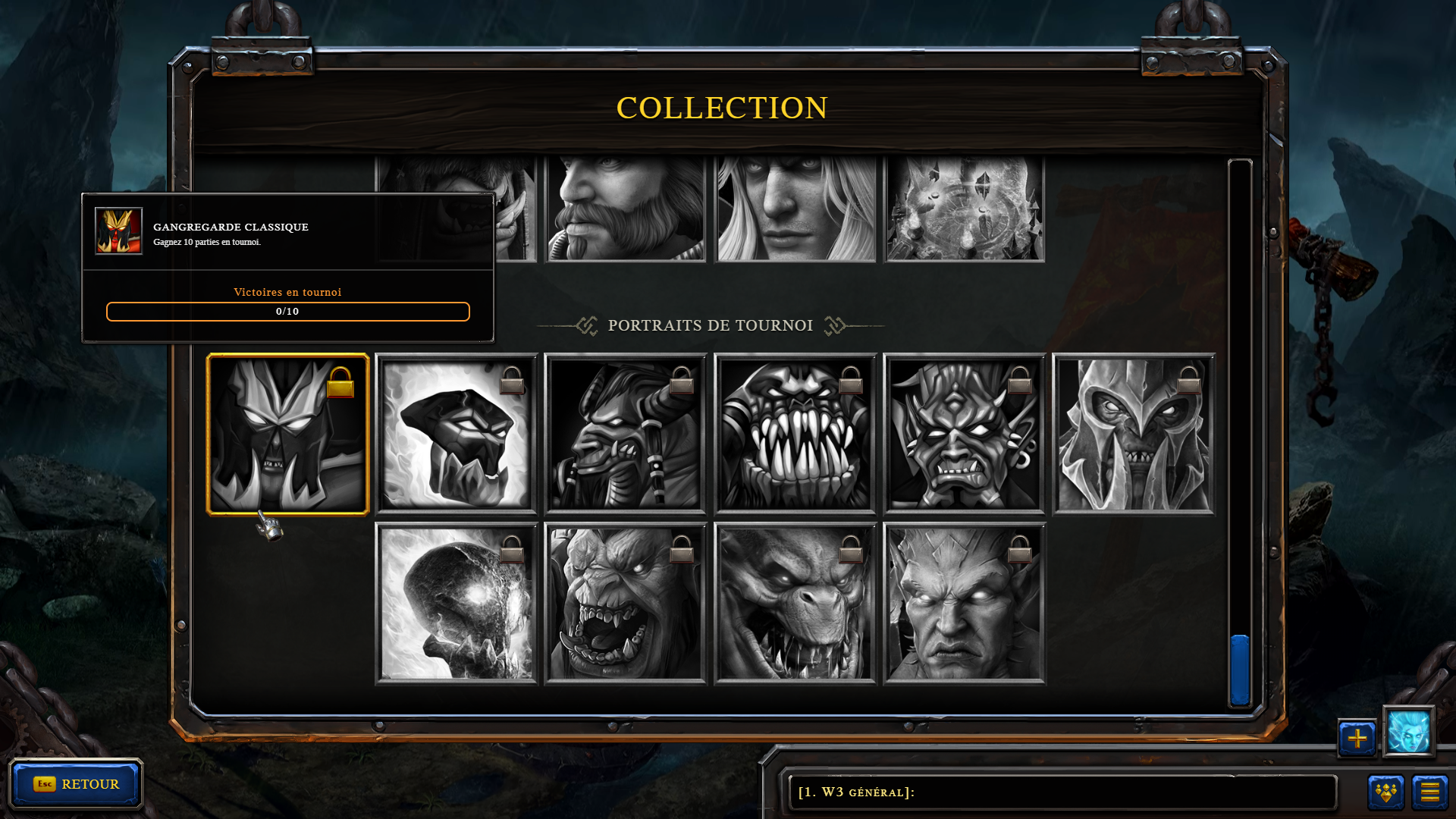Select the highlighted Gangregarde classique portrait

pyautogui.click(x=287, y=435)
